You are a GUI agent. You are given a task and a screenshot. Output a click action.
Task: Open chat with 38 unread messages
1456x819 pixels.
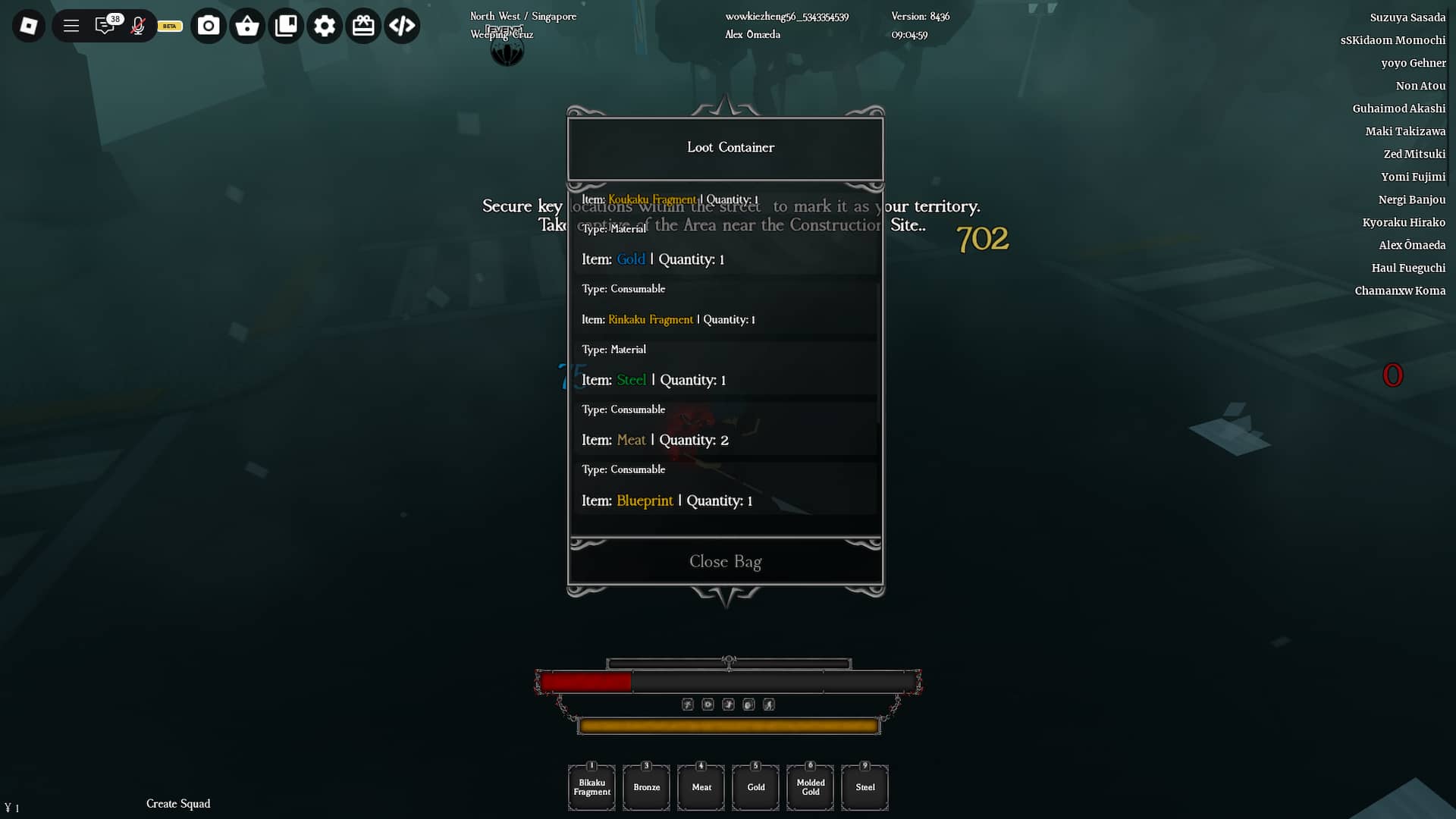pos(105,25)
